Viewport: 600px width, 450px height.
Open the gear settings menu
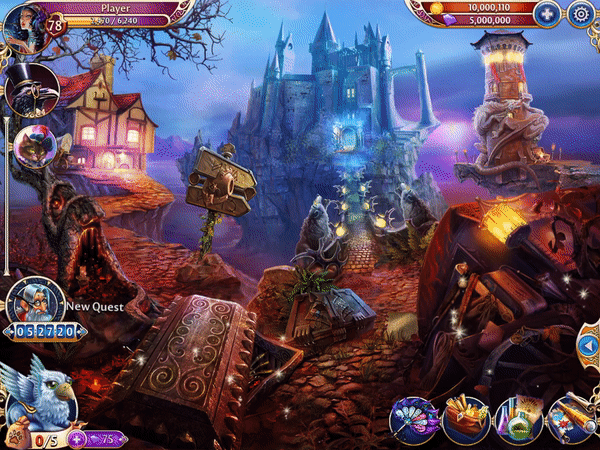(580, 13)
